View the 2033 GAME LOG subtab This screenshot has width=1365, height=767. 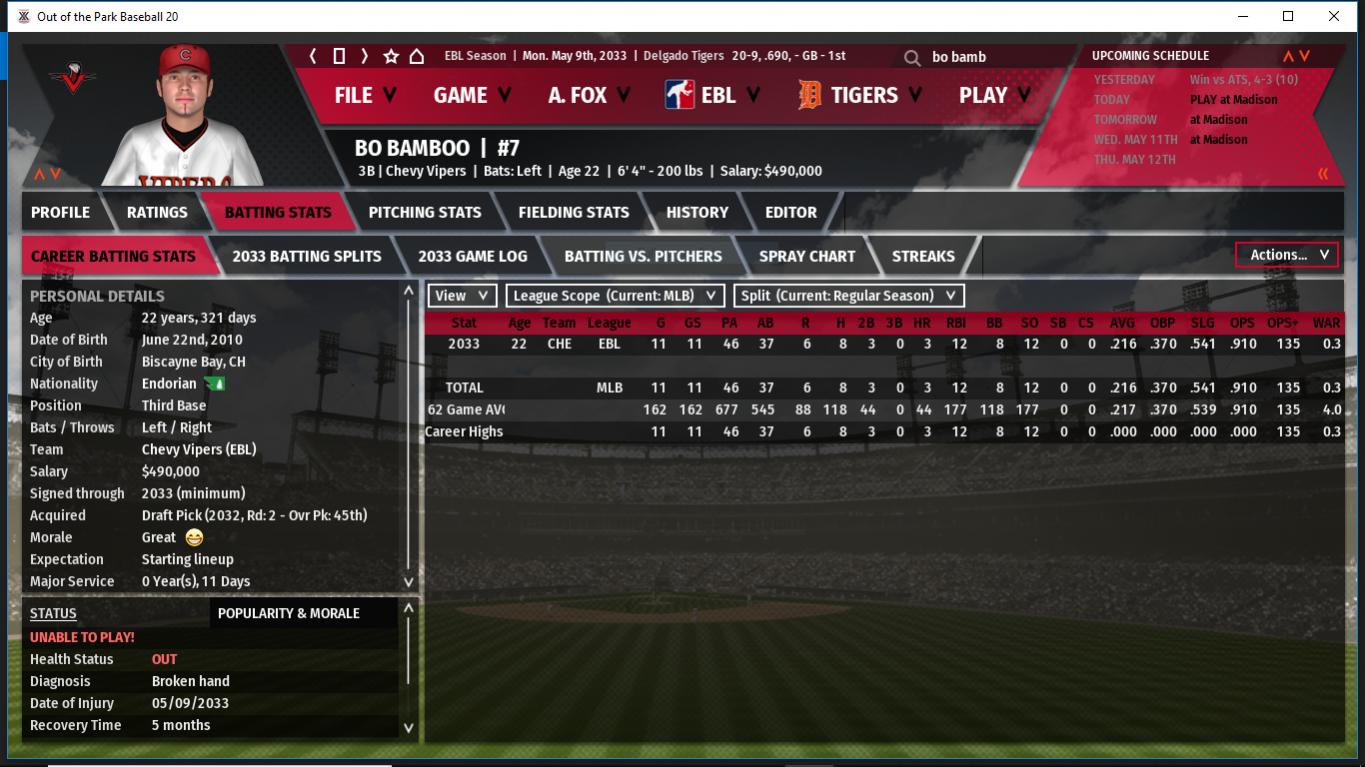(472, 256)
